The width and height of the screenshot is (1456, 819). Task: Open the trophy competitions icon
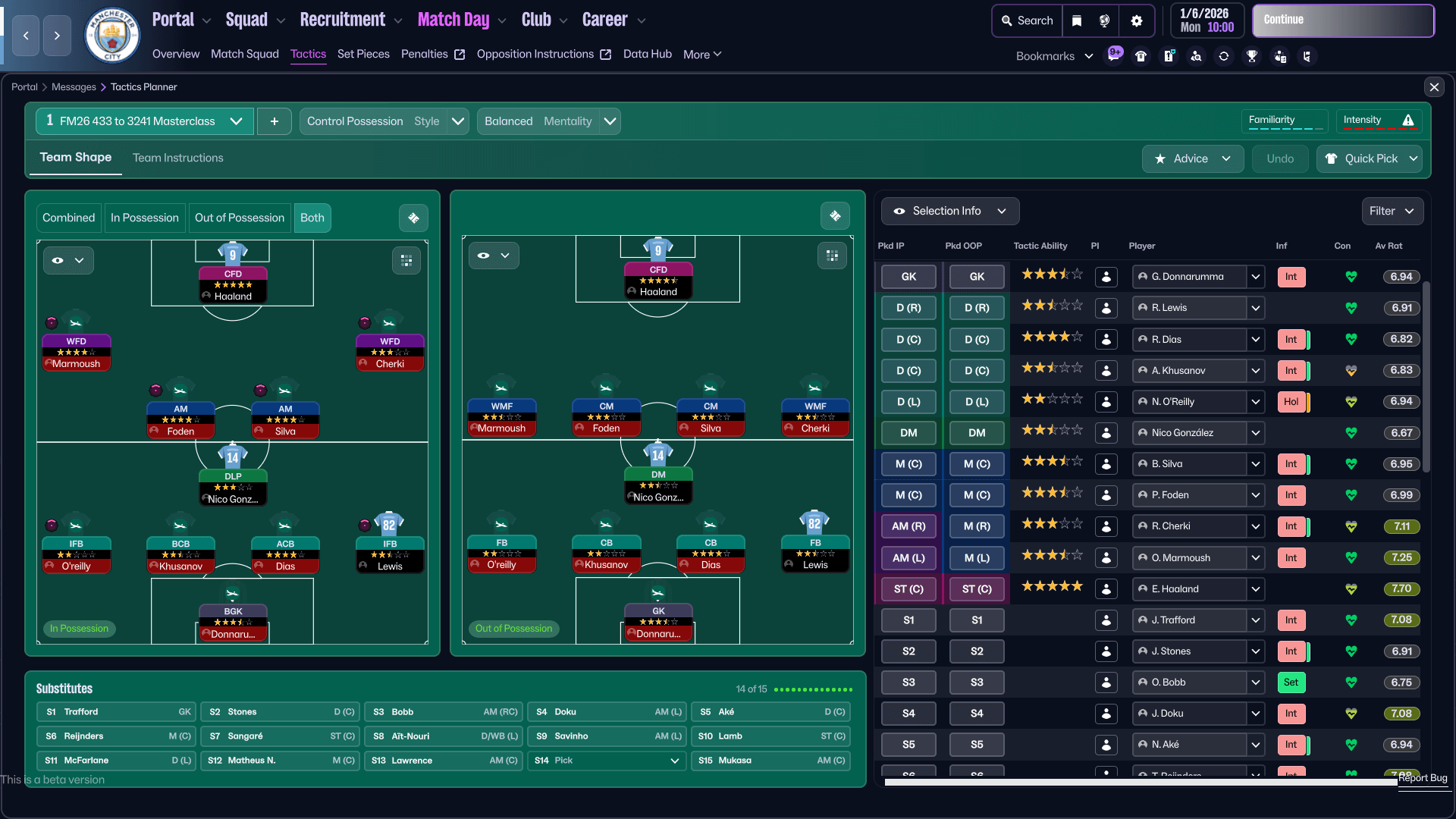pyautogui.click(x=1252, y=56)
